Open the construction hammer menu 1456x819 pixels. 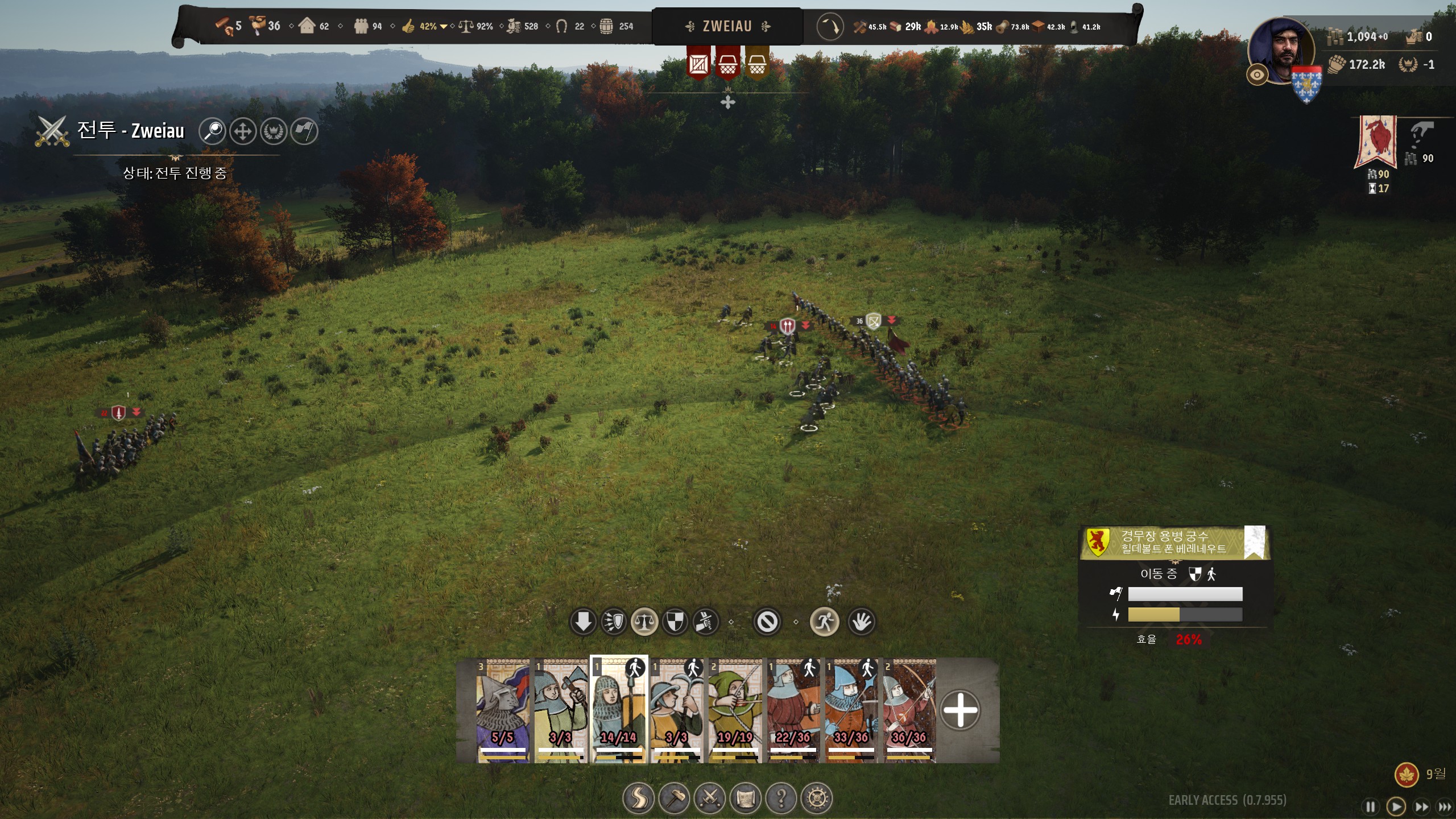pyautogui.click(x=674, y=799)
